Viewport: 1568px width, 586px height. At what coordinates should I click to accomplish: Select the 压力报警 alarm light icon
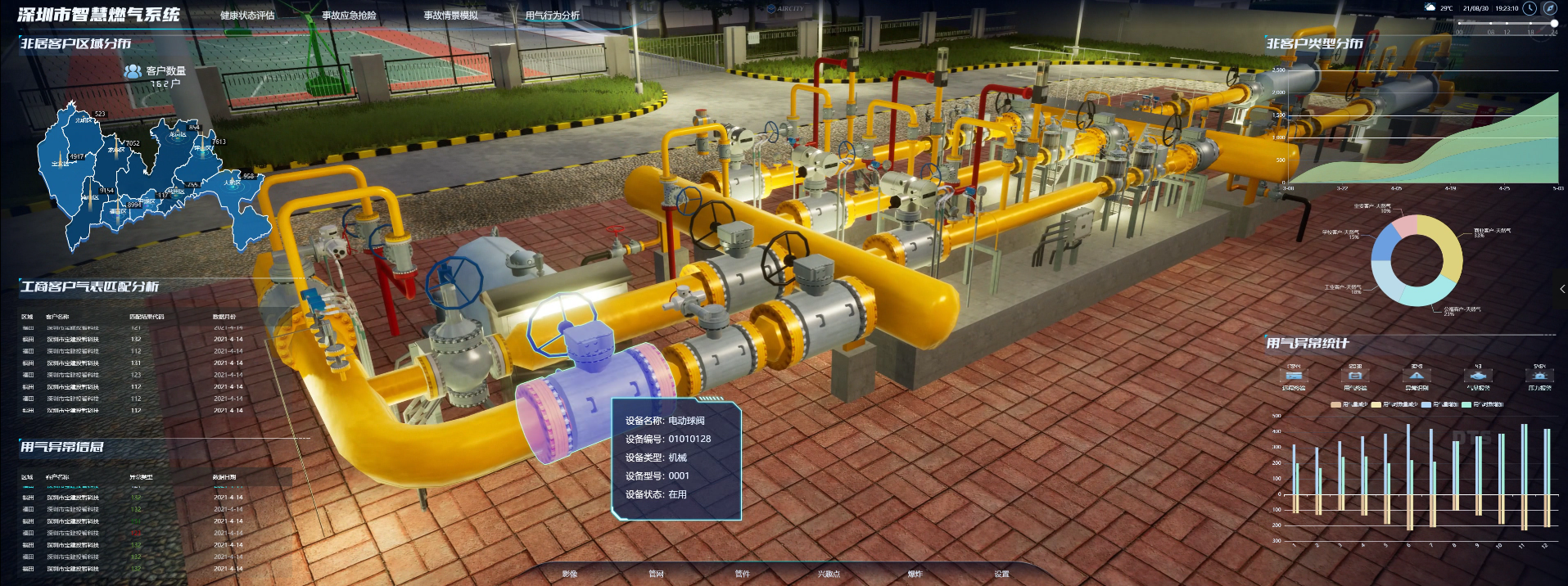click(x=1539, y=376)
